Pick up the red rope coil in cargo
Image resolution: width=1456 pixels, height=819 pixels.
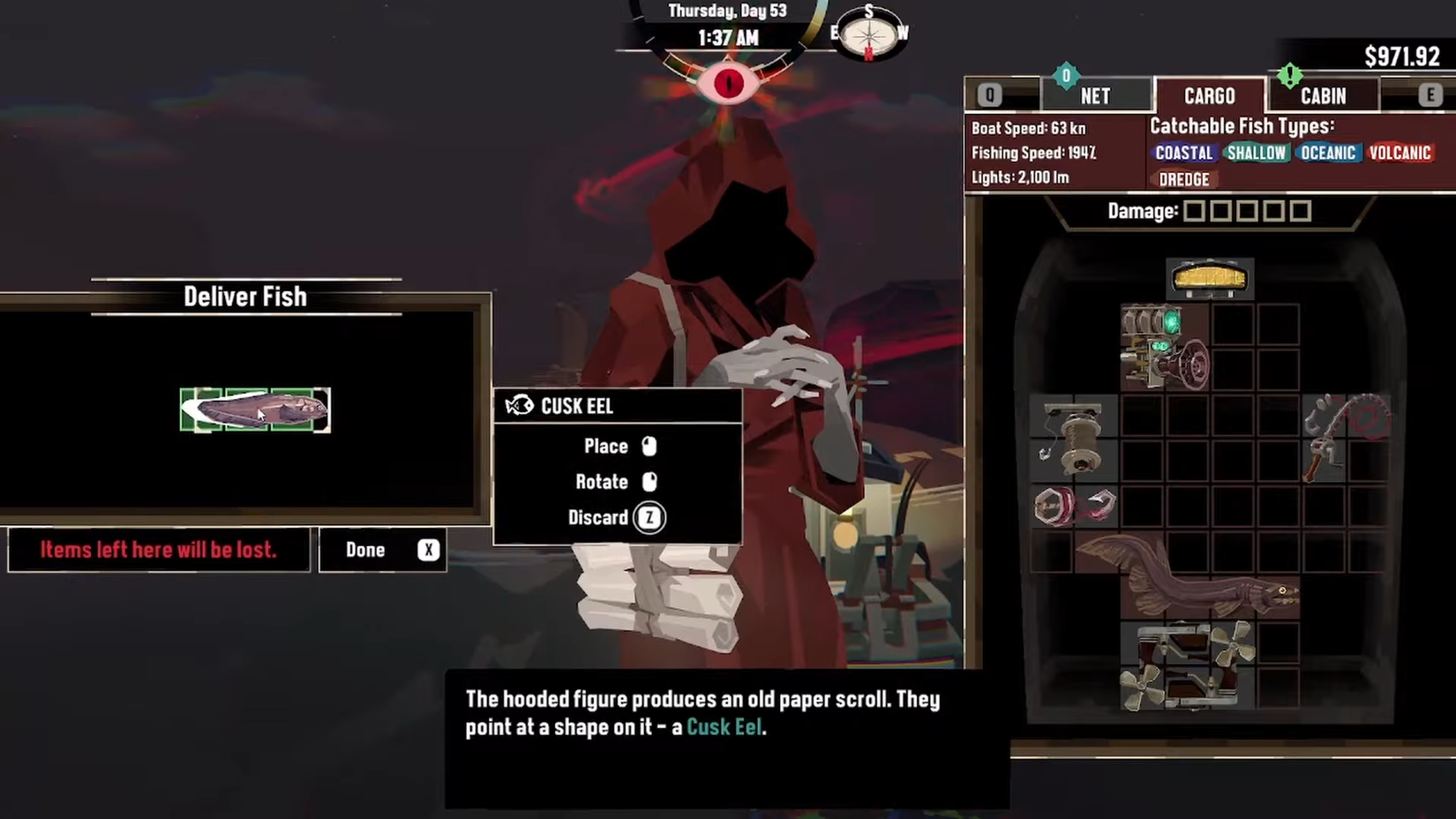click(1052, 507)
